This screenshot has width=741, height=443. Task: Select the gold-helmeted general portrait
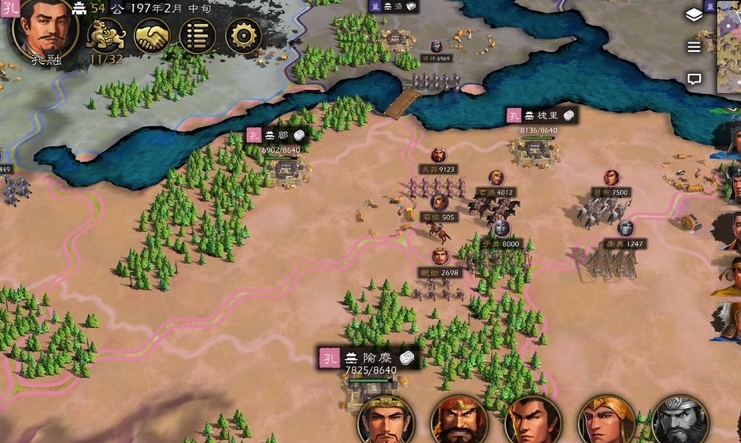(x=607, y=420)
